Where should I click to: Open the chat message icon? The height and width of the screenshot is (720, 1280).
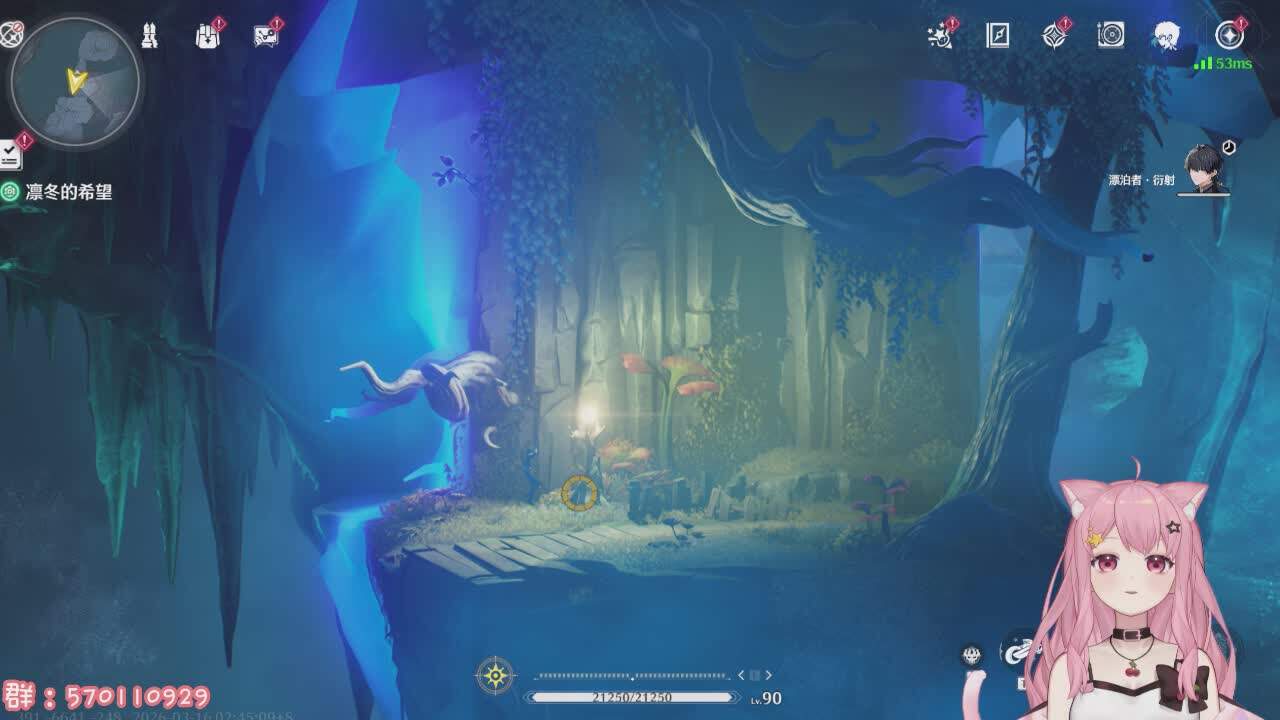coord(265,36)
